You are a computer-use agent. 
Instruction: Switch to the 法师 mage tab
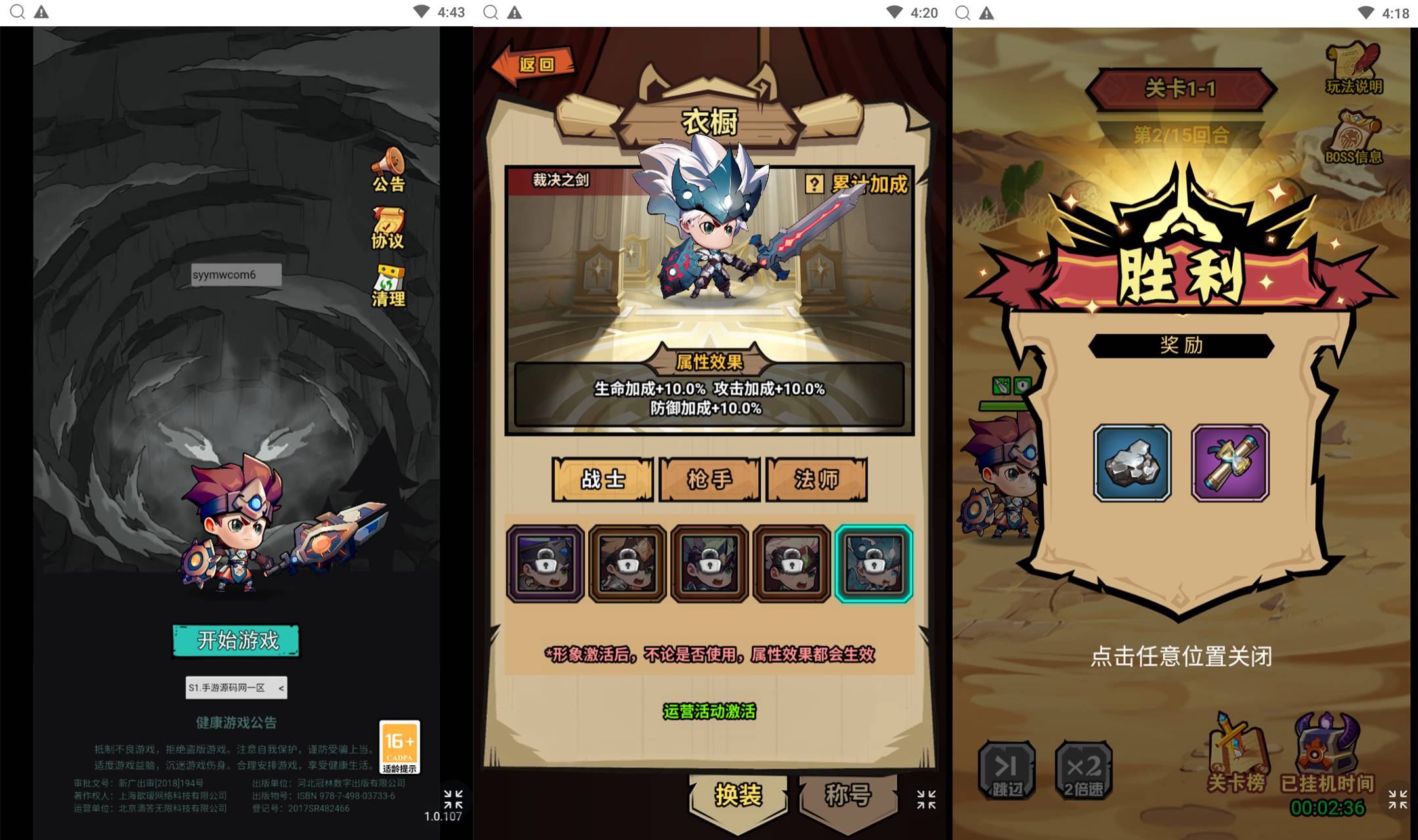coord(817,479)
